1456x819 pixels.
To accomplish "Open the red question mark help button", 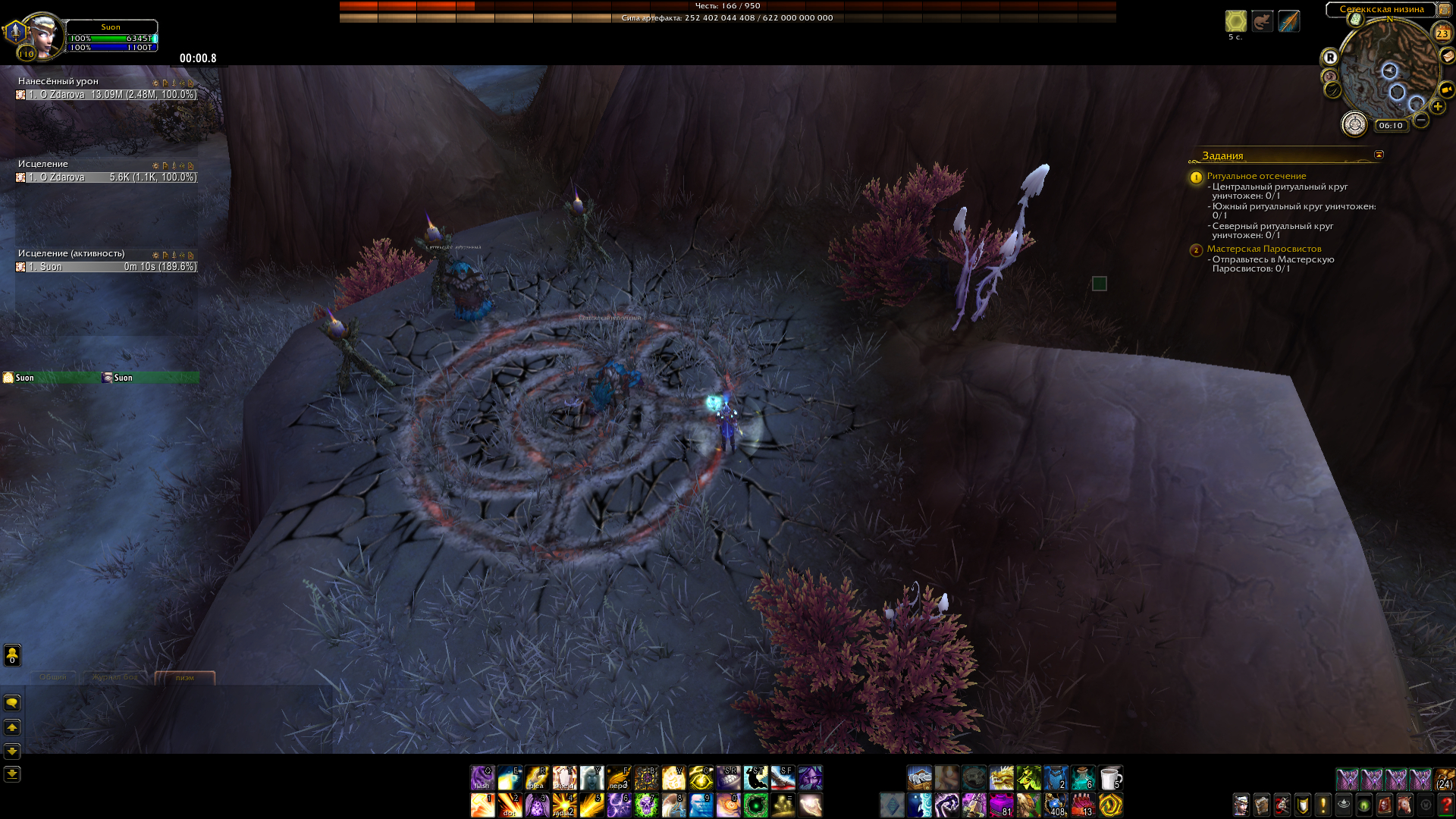I will [x=1445, y=804].
